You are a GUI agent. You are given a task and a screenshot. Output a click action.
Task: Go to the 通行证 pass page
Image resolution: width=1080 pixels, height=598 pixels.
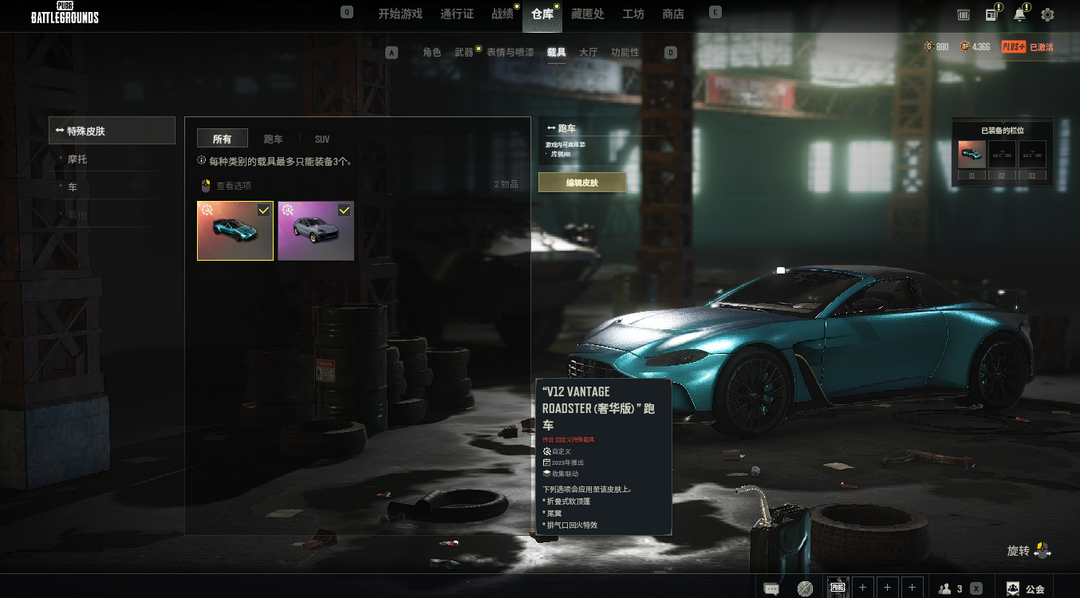[457, 14]
